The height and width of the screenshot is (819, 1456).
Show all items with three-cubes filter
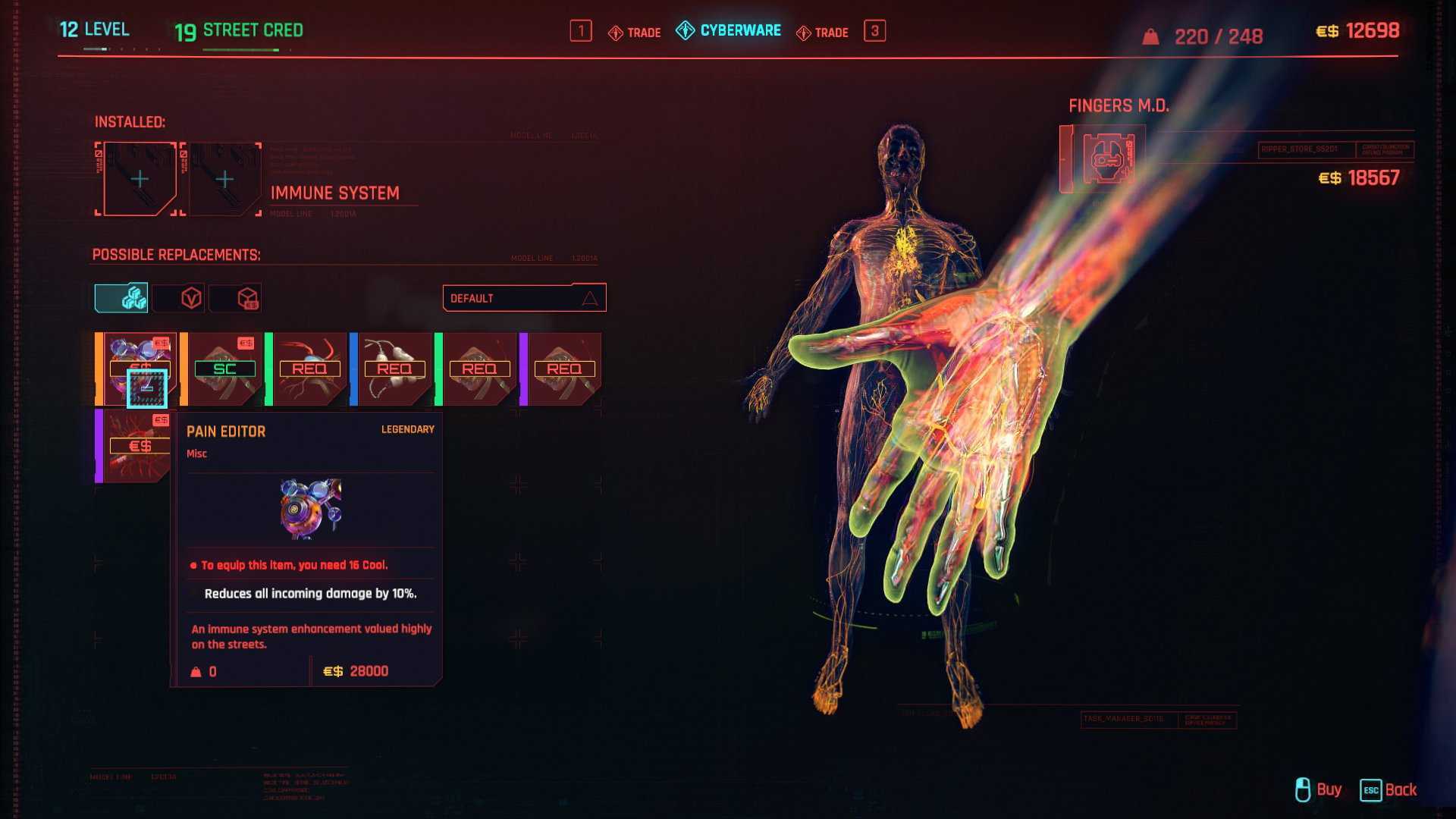pos(121,298)
